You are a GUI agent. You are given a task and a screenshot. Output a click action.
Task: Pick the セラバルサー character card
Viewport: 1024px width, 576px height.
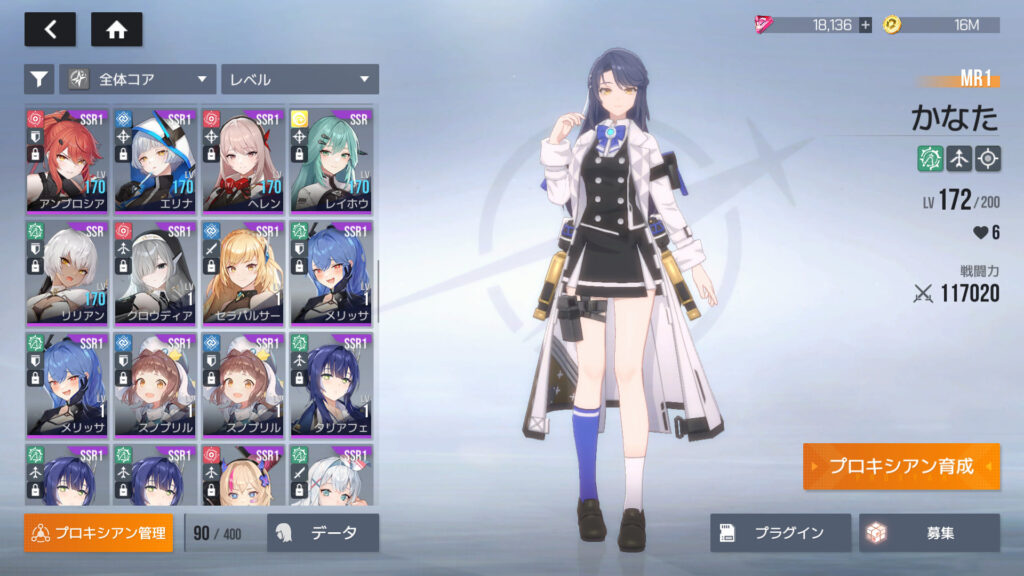(243, 273)
